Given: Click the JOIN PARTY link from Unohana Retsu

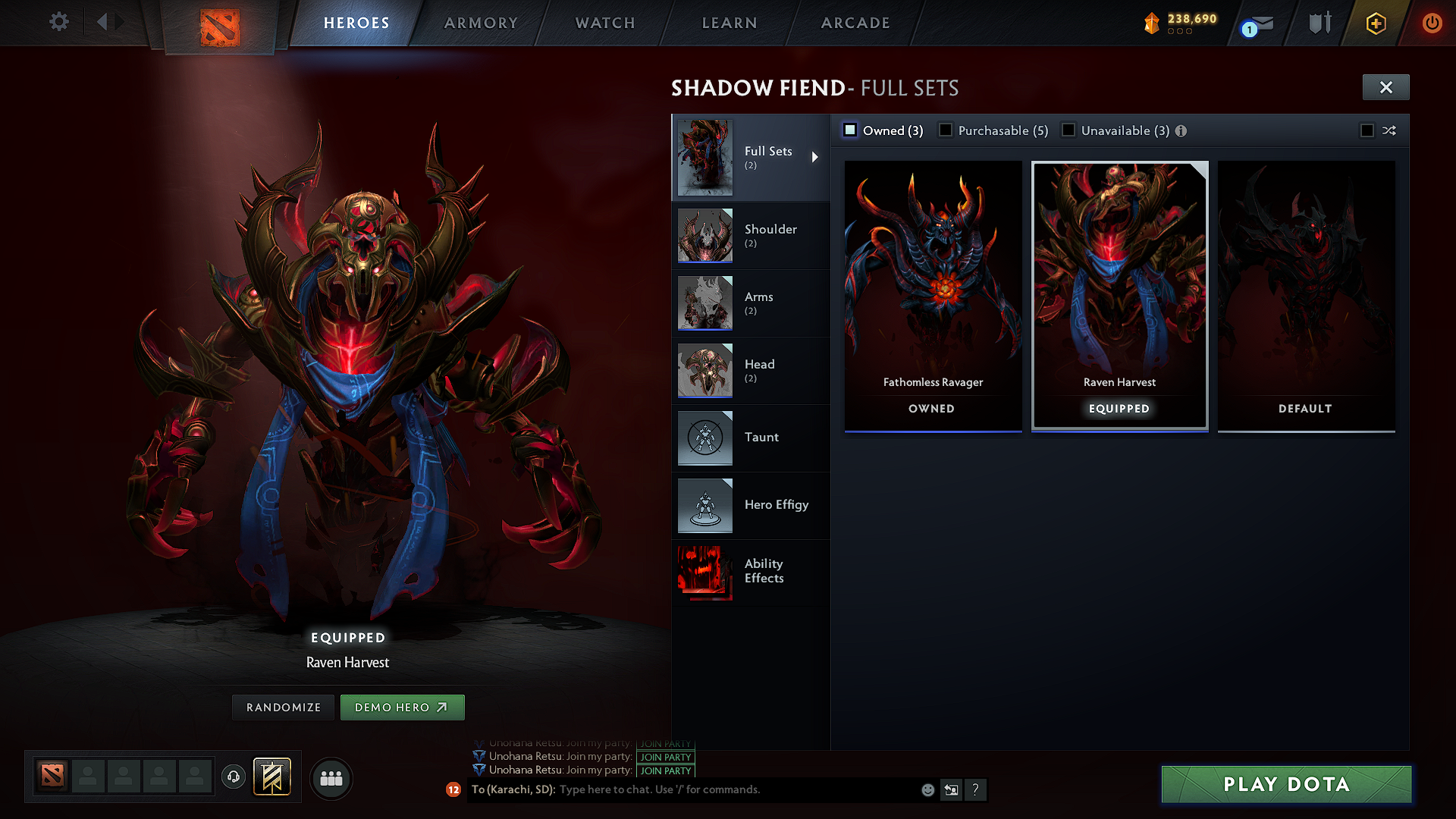Looking at the screenshot, I should (665, 757).
